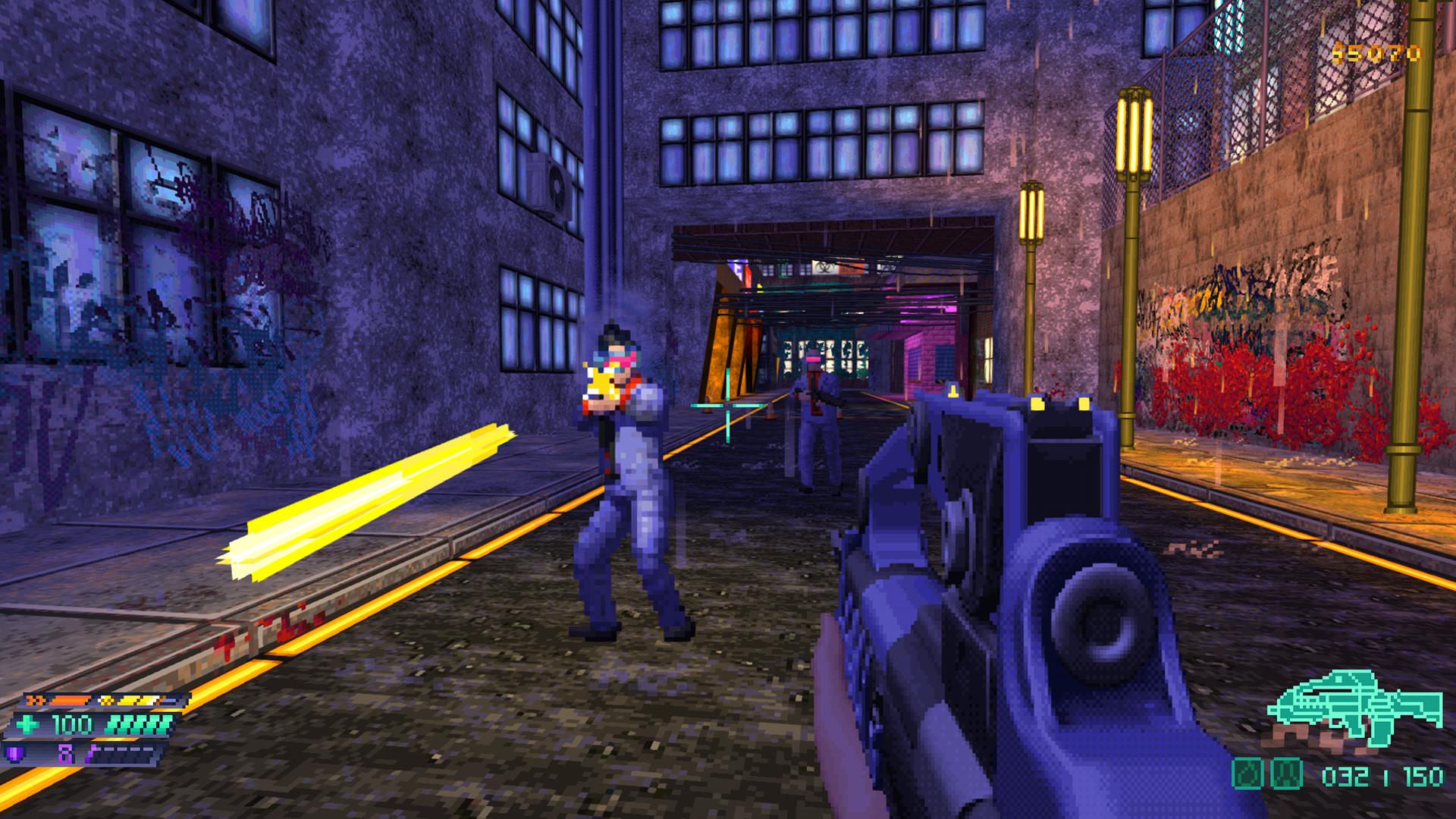Click the yellow coin icon in the HUD

coord(106,701)
